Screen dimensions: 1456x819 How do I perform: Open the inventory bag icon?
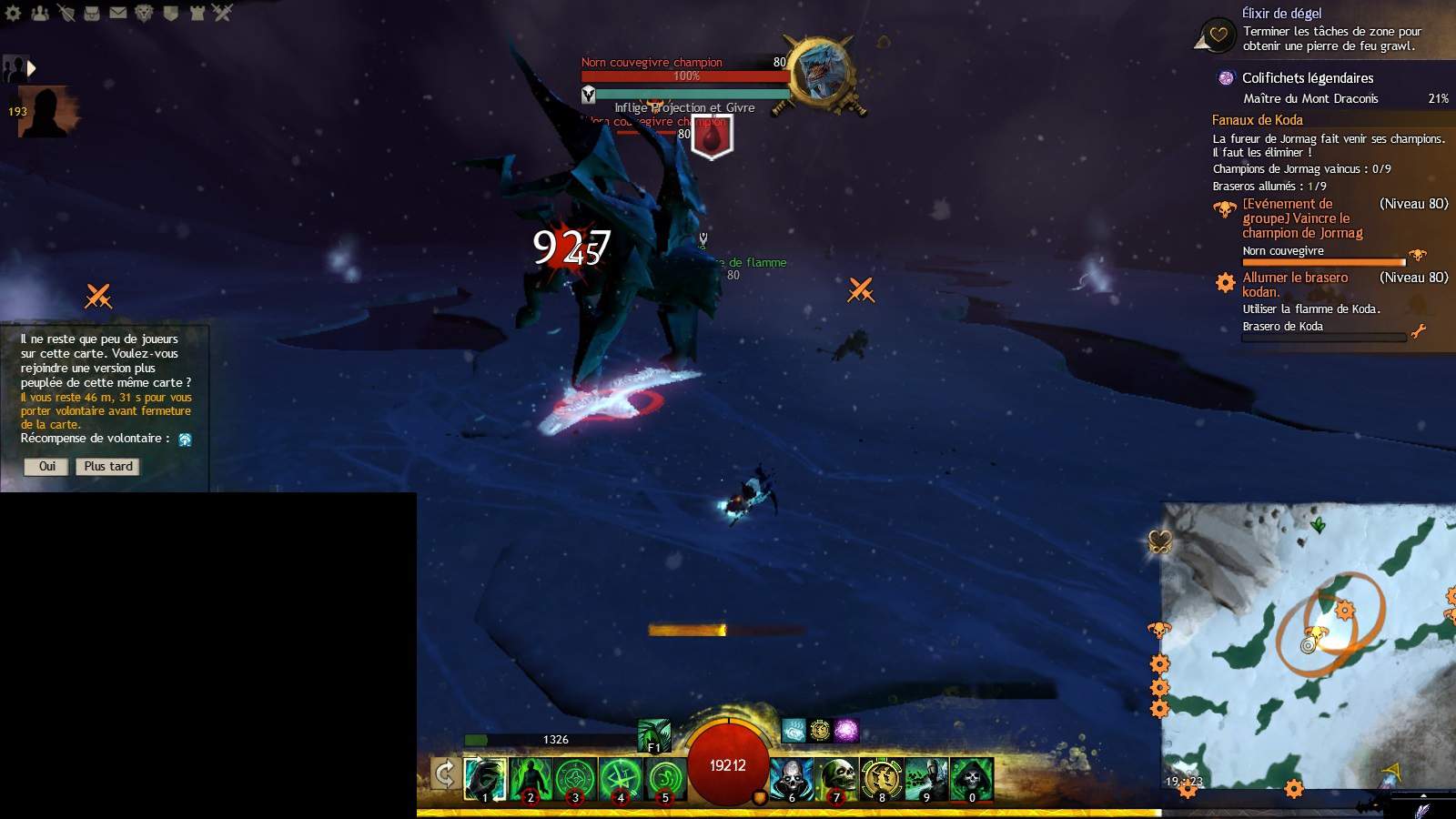92,13
